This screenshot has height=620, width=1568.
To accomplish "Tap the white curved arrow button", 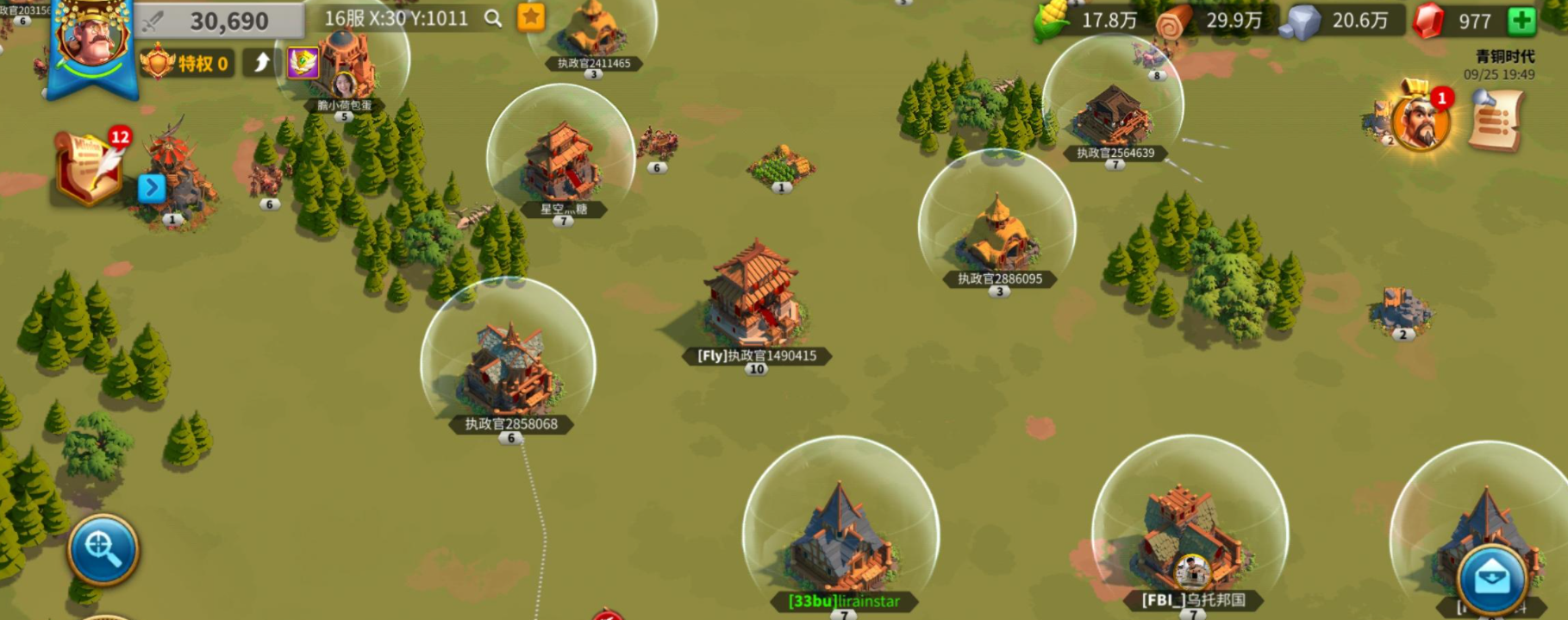I will point(262,62).
